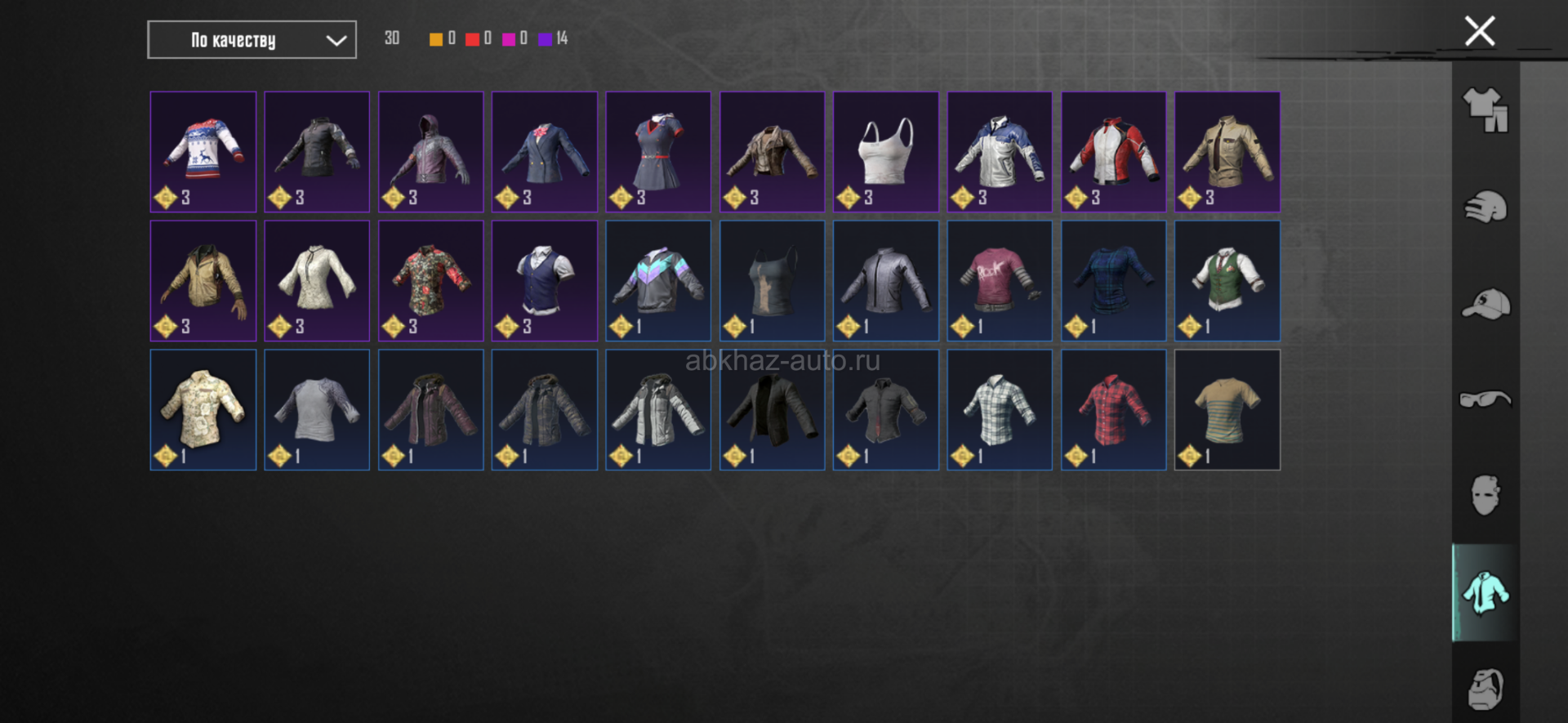Open the face mask category tab

(1486, 495)
